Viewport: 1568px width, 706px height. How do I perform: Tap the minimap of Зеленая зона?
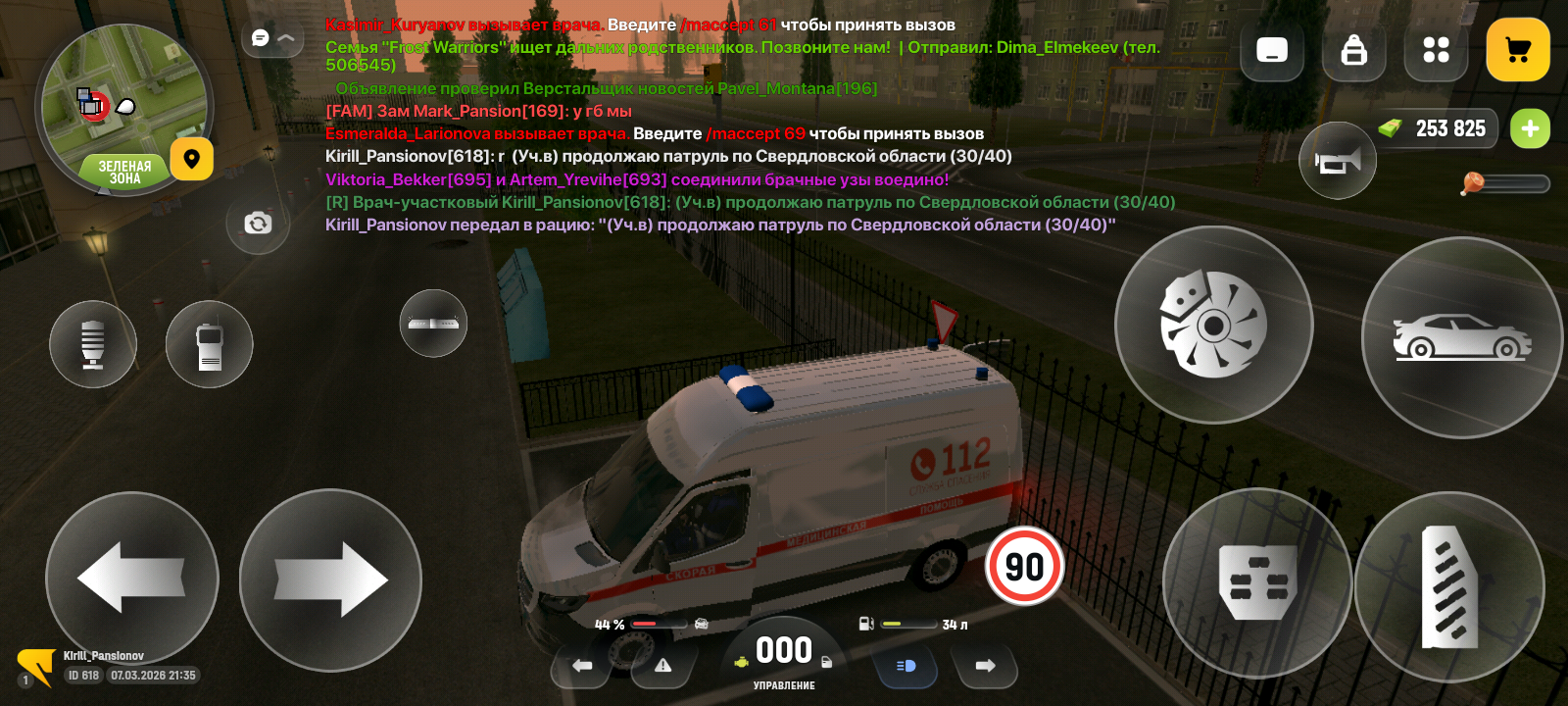tap(125, 113)
